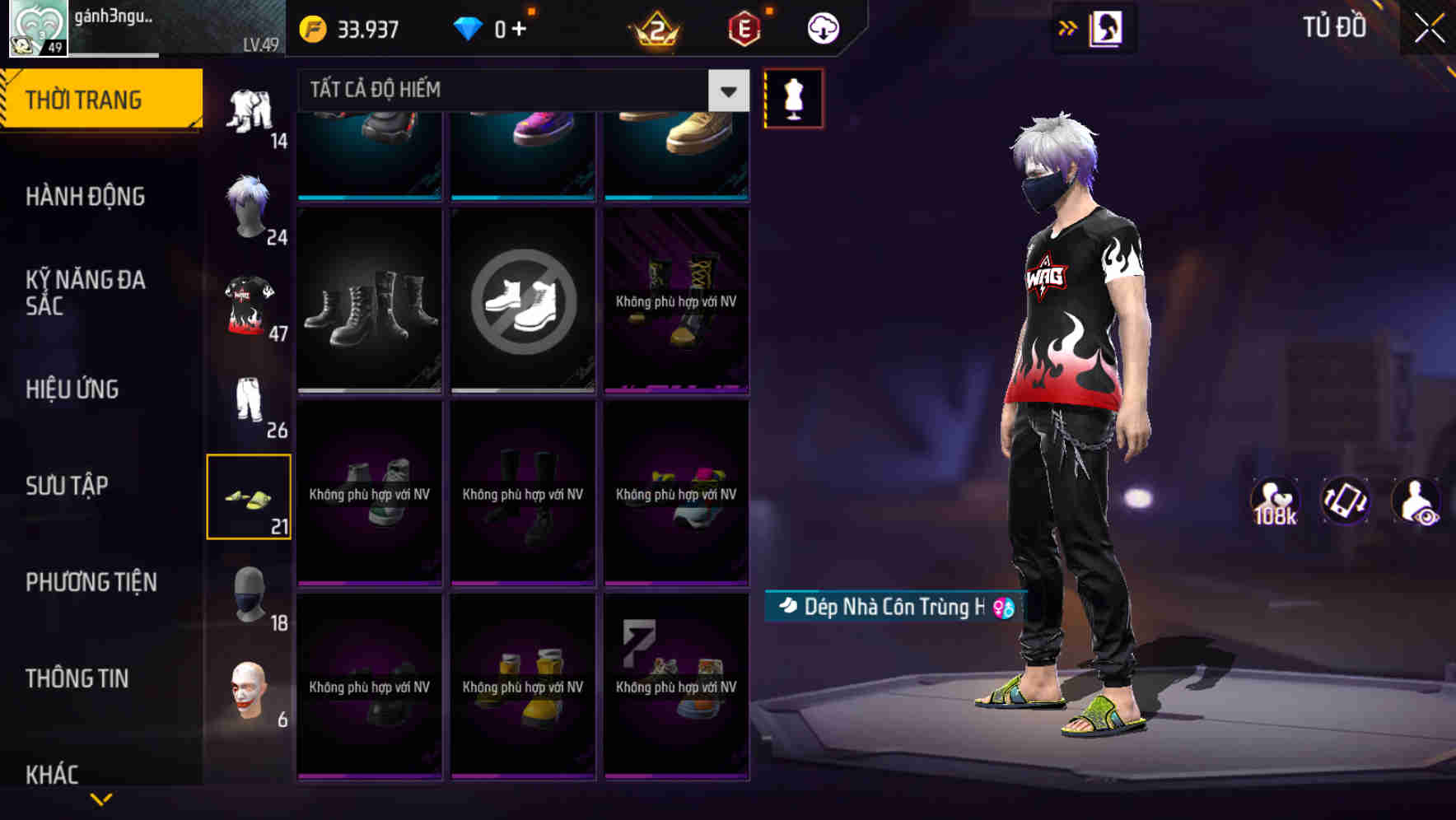Click the mannequin outfit preset icon
The width and height of the screenshot is (1456, 820).
(793, 99)
